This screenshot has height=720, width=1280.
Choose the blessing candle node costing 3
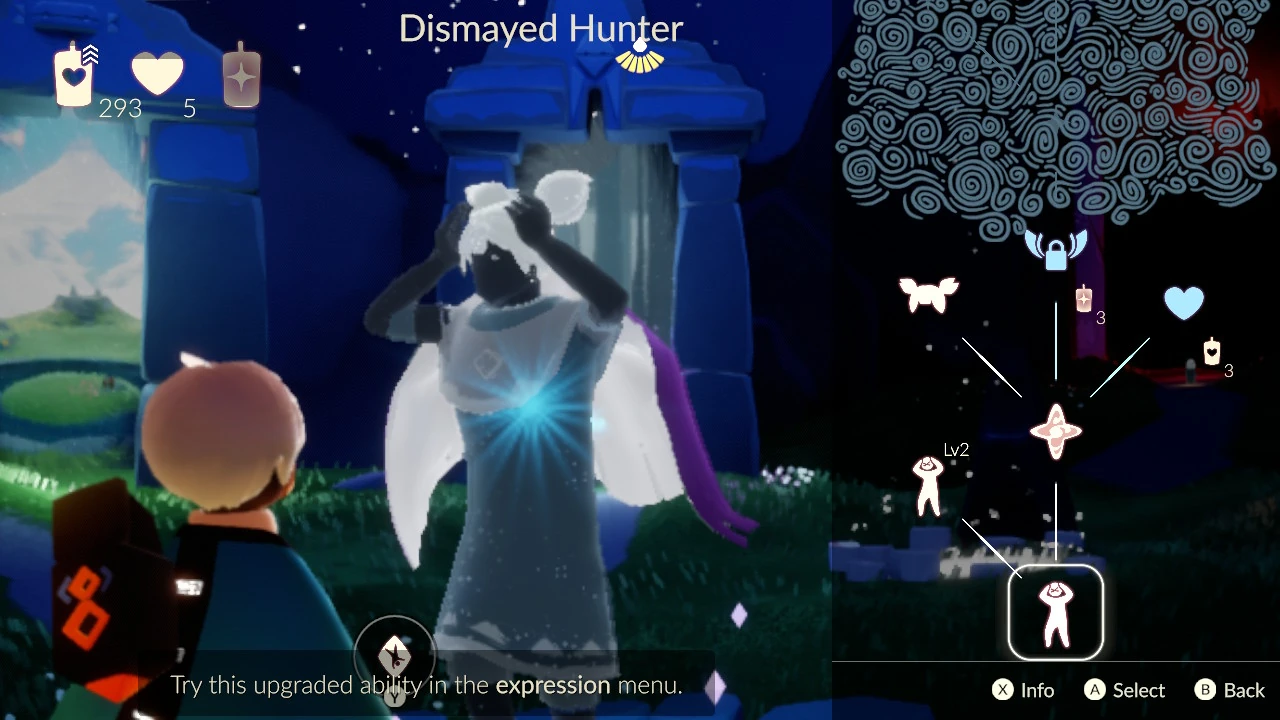1083,300
